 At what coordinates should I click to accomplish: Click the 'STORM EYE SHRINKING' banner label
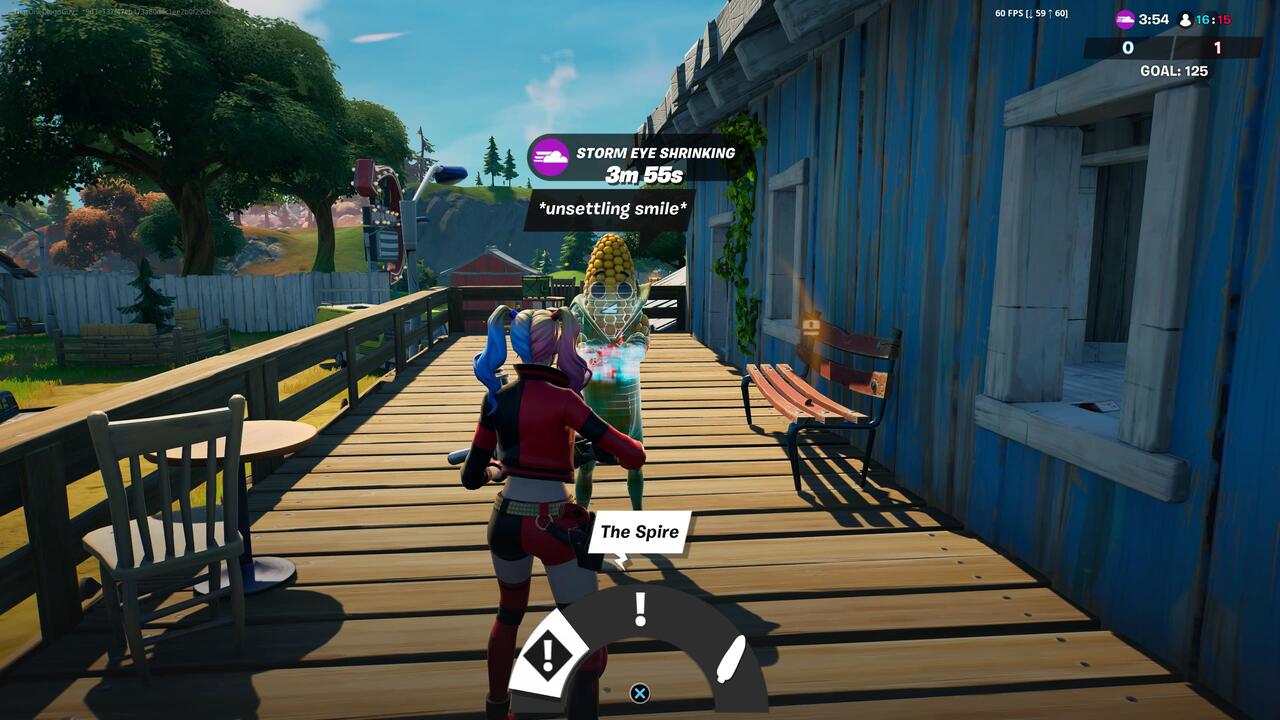[x=656, y=154]
